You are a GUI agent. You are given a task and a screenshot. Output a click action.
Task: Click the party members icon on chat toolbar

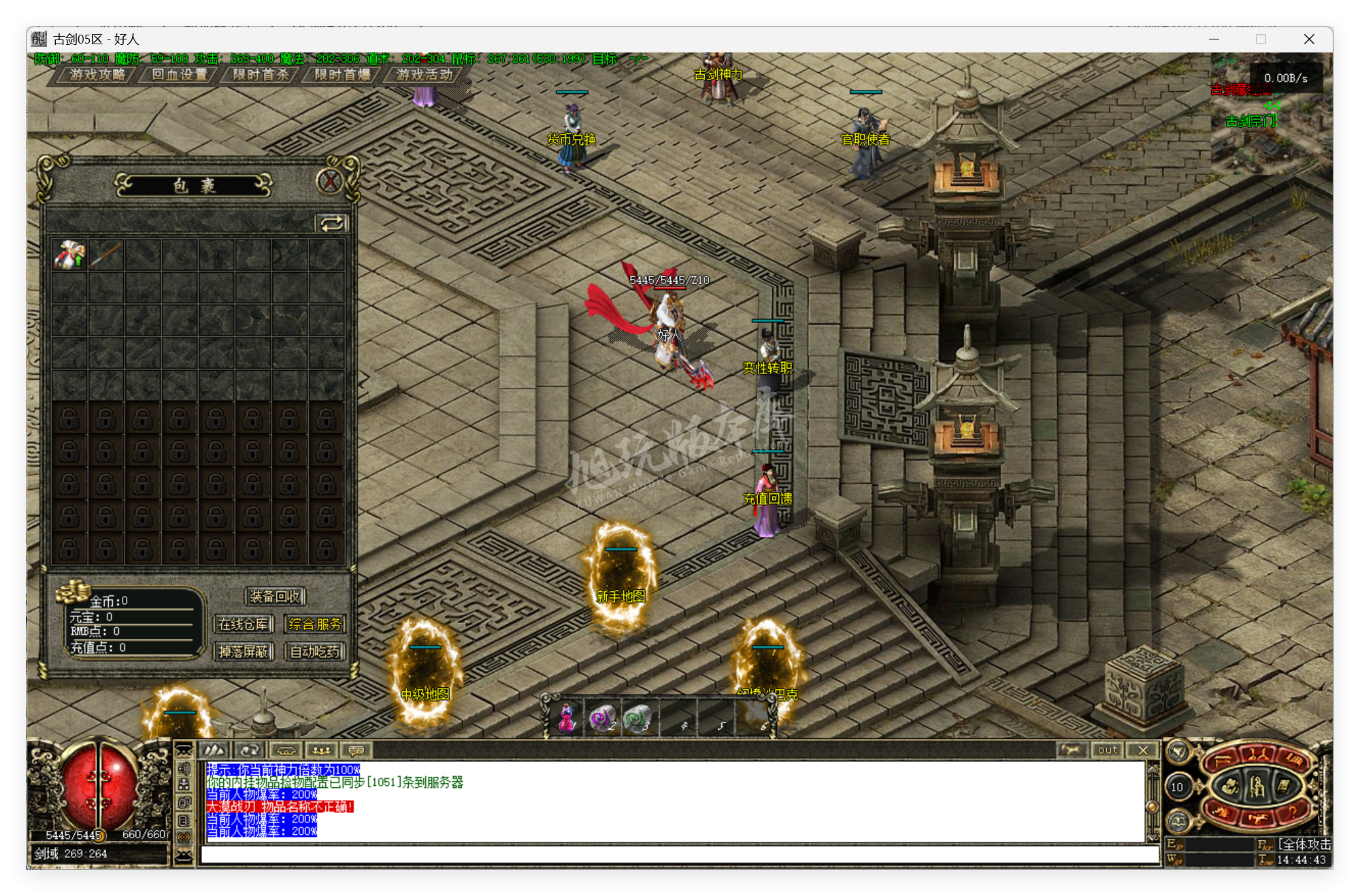coord(322,751)
